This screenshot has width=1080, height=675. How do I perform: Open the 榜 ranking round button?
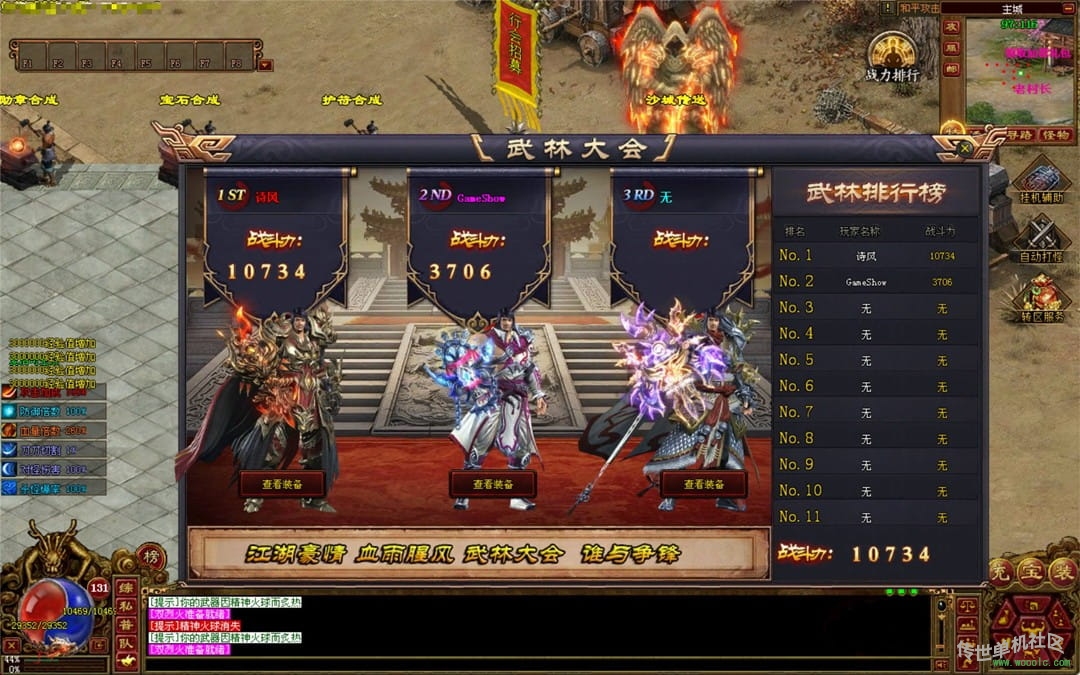point(151,556)
